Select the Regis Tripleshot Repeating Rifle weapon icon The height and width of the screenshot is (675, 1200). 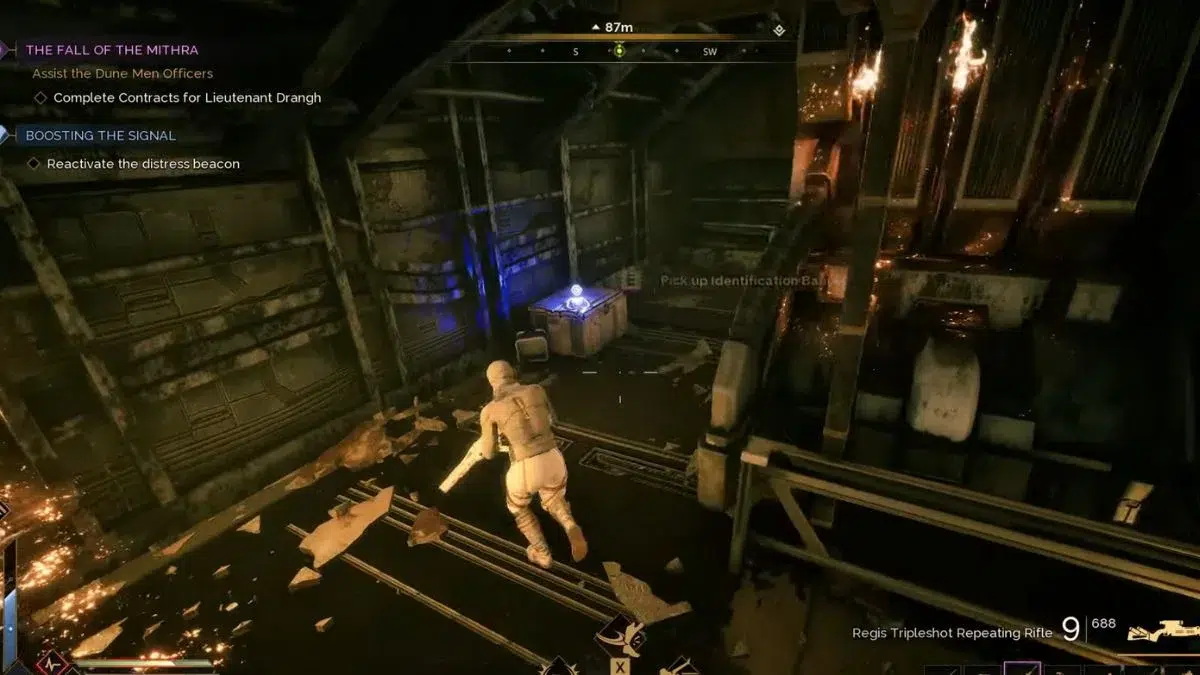coord(1161,631)
